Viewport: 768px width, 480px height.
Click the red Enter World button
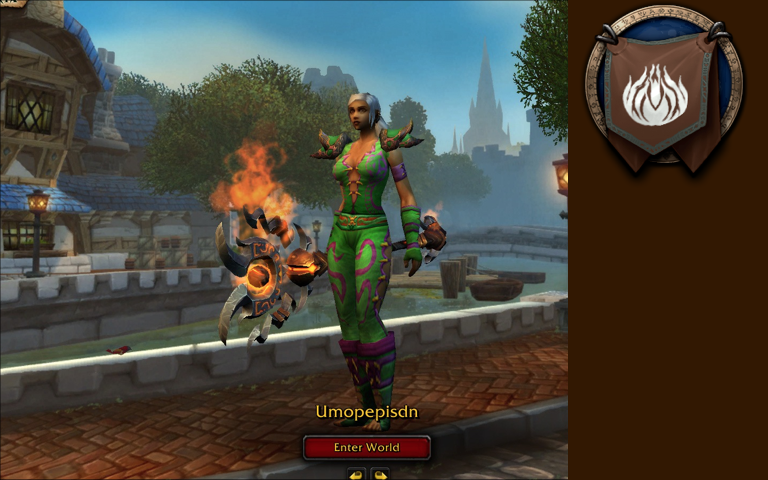coord(366,447)
